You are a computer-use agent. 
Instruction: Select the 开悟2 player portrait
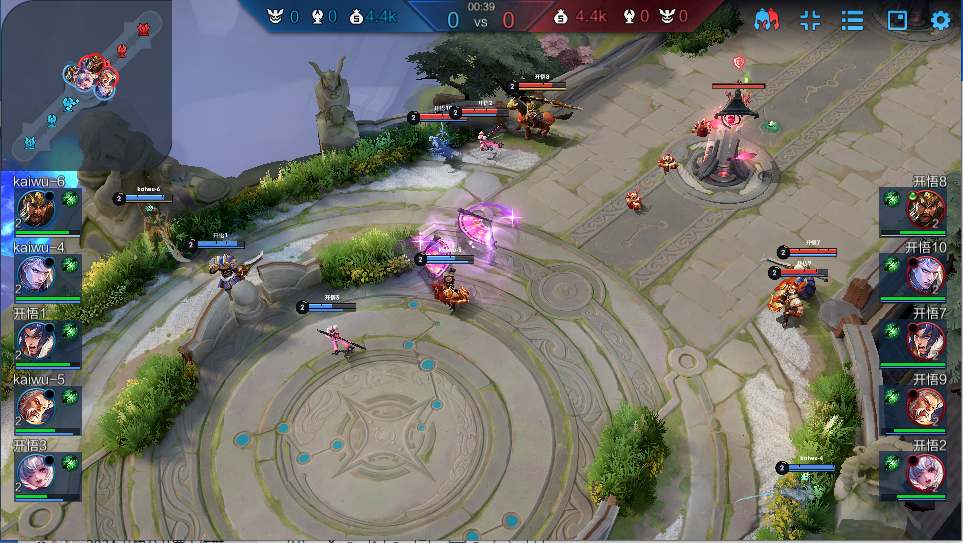[926, 472]
